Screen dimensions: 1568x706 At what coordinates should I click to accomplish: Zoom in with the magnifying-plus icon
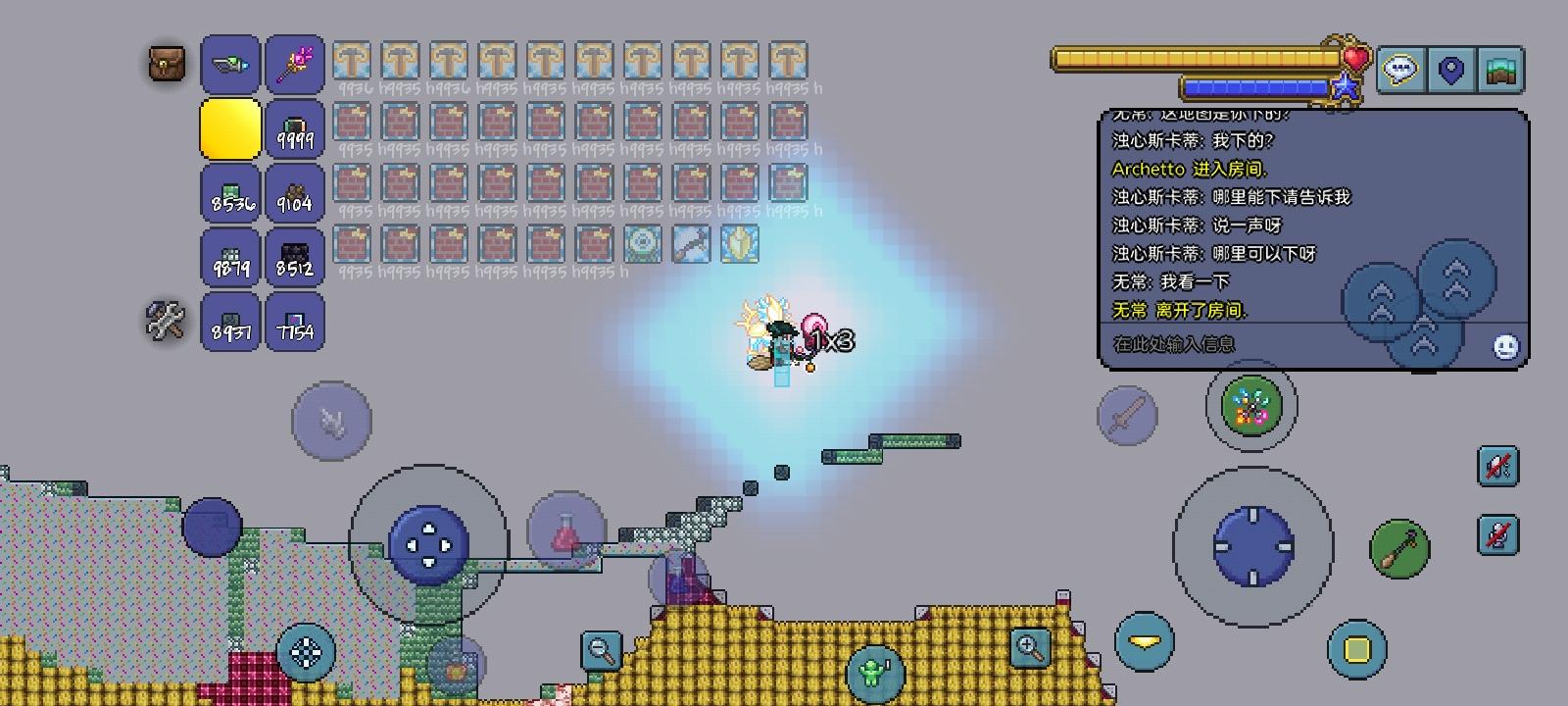click(1026, 646)
